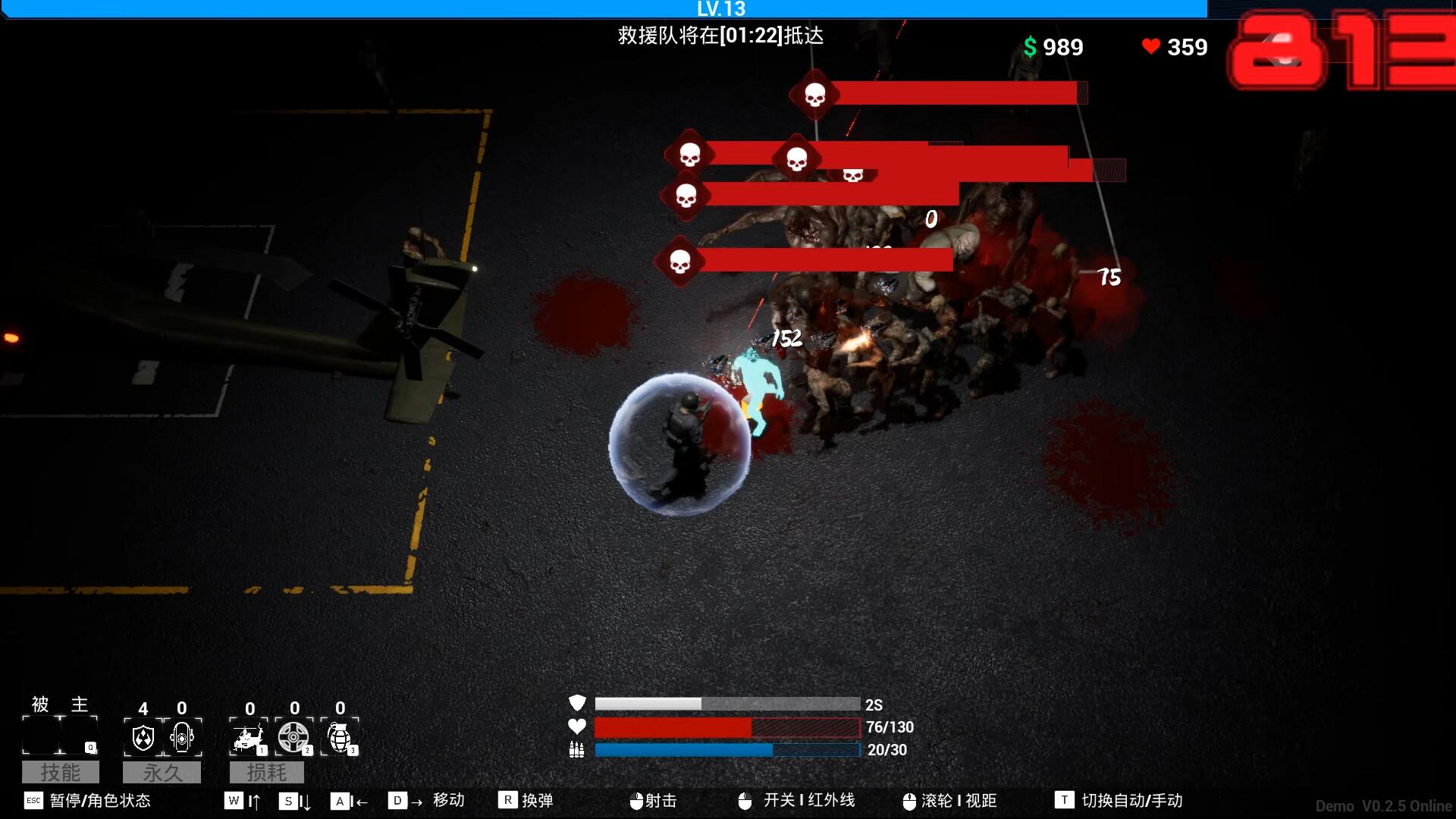This screenshot has width=1456, height=819.
Task: Select the grenade consumable slot
Action: (x=340, y=736)
